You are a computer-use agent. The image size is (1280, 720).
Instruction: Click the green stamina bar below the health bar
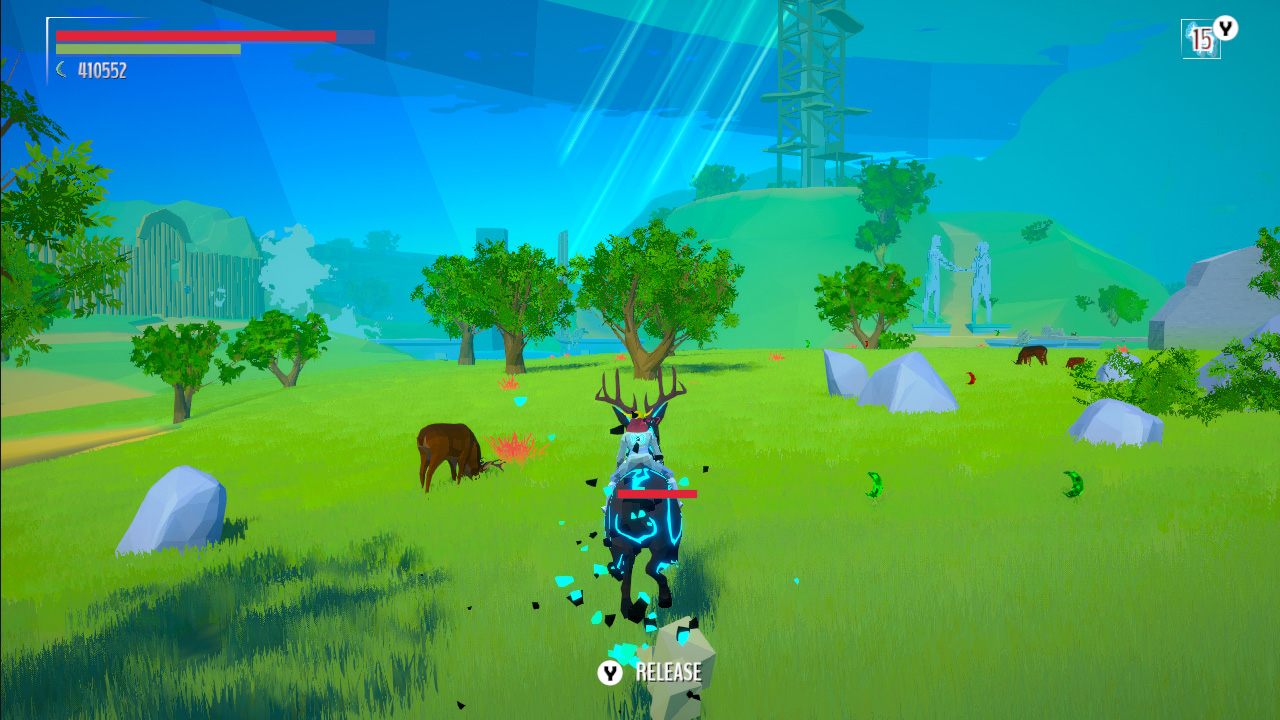coord(150,50)
